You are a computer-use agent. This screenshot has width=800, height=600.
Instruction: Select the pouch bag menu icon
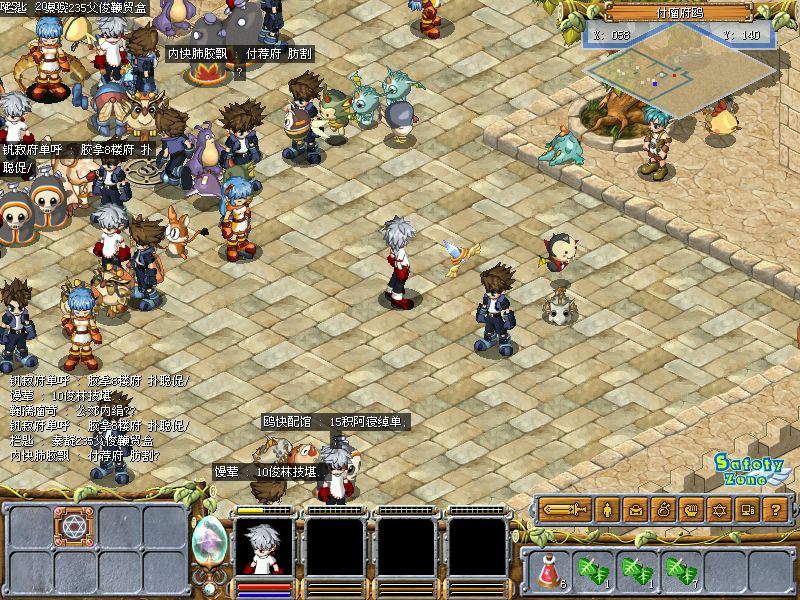663,510
